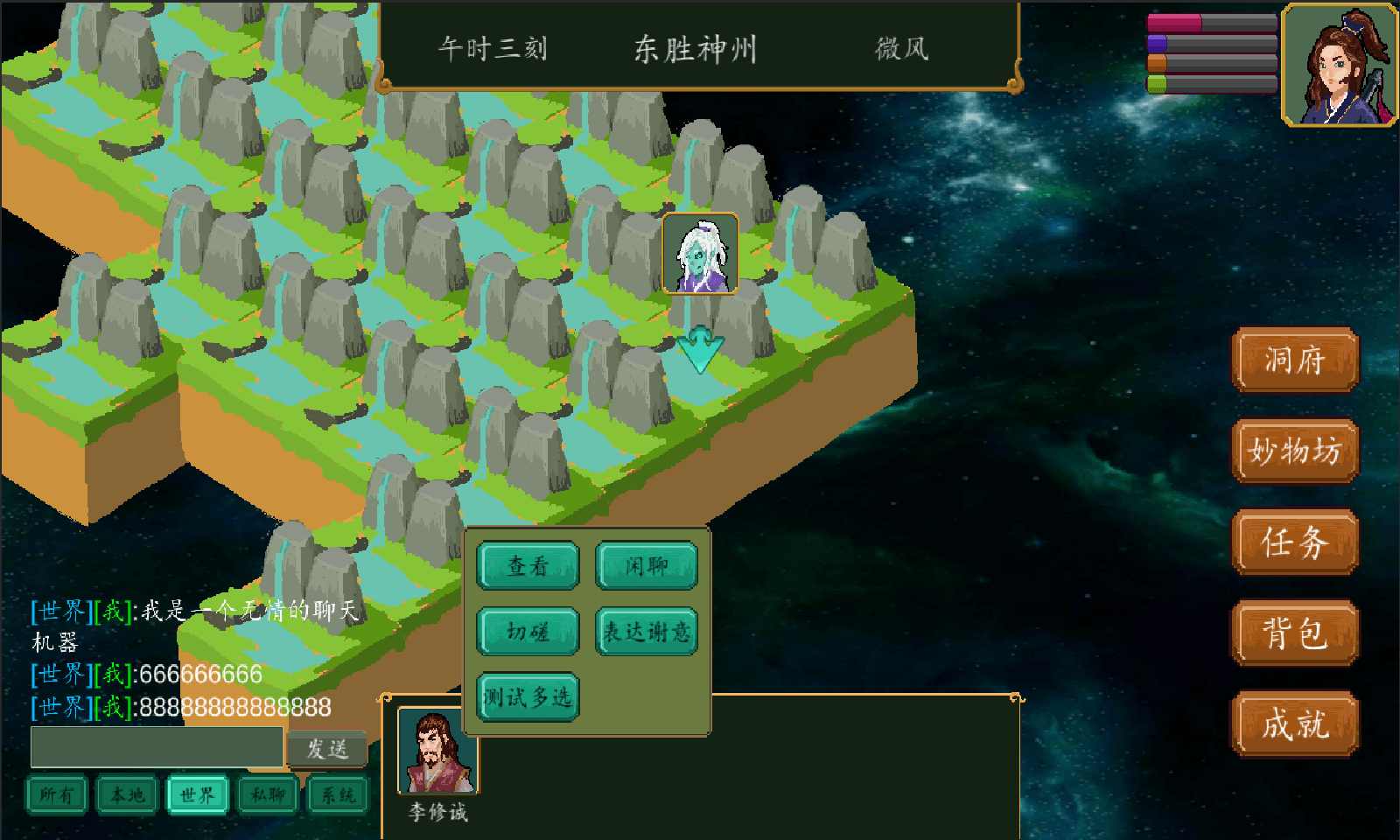Disable the highlighted 世界 chat channel
The height and width of the screenshot is (840, 1400).
coord(197,796)
